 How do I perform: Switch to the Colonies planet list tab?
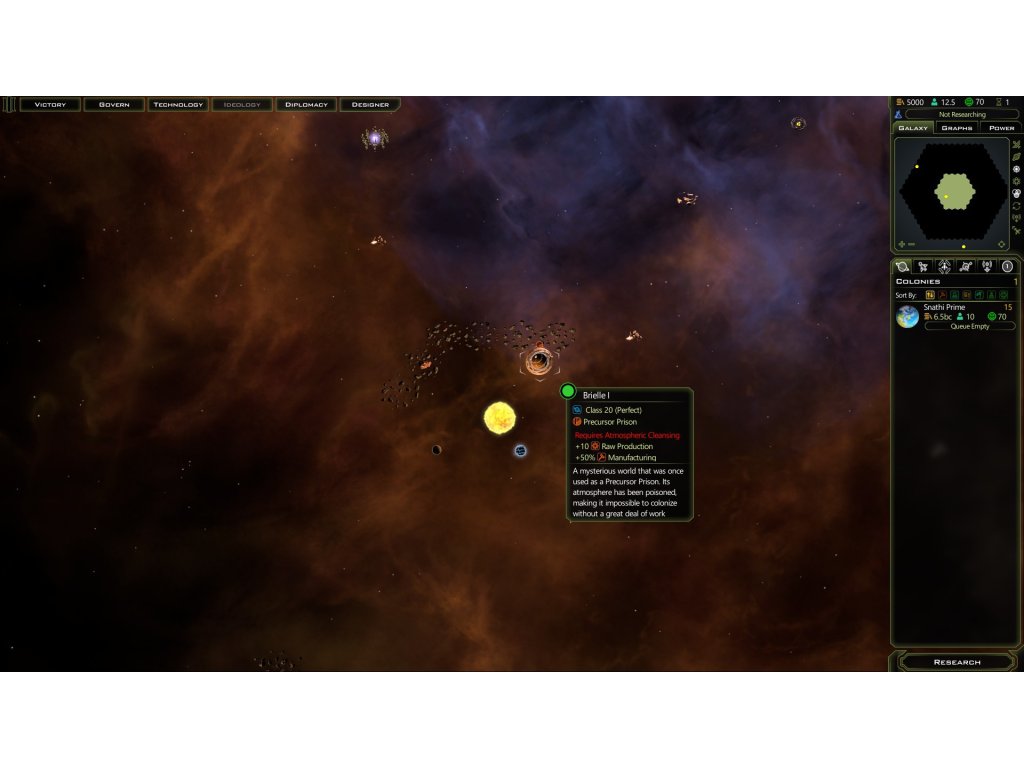tap(903, 266)
